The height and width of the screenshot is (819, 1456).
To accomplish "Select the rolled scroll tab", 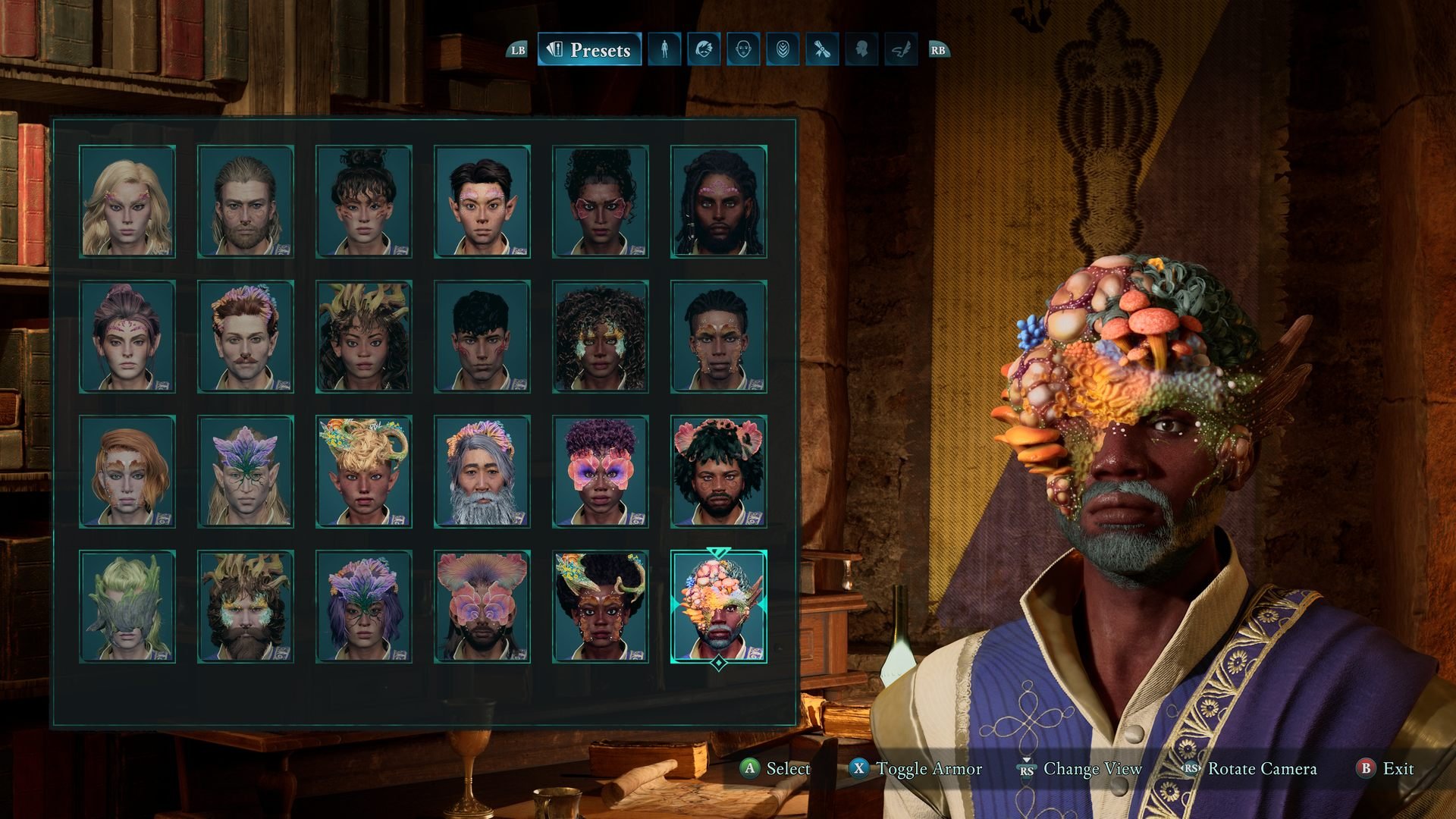I will point(822,50).
